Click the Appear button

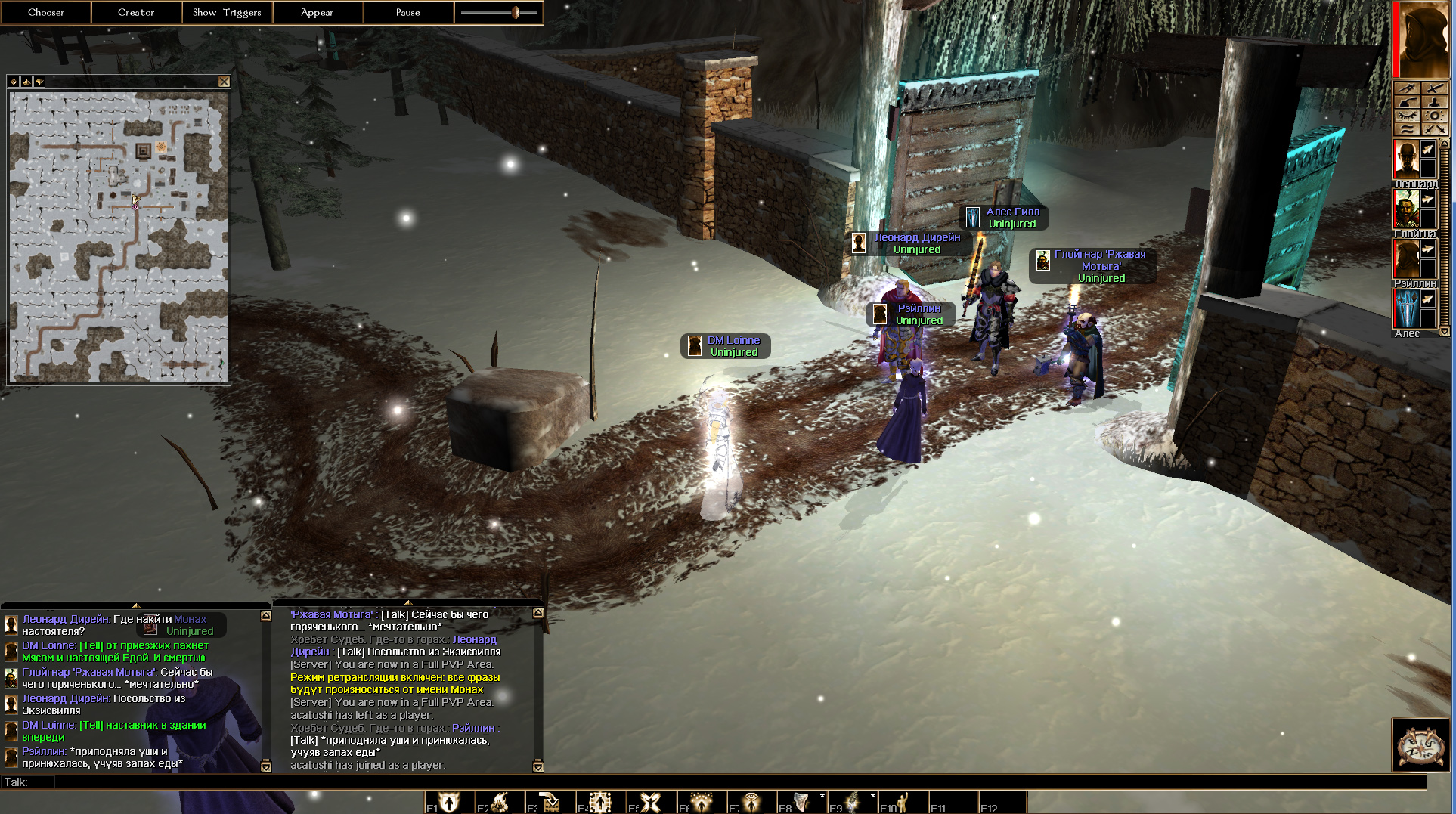click(318, 12)
